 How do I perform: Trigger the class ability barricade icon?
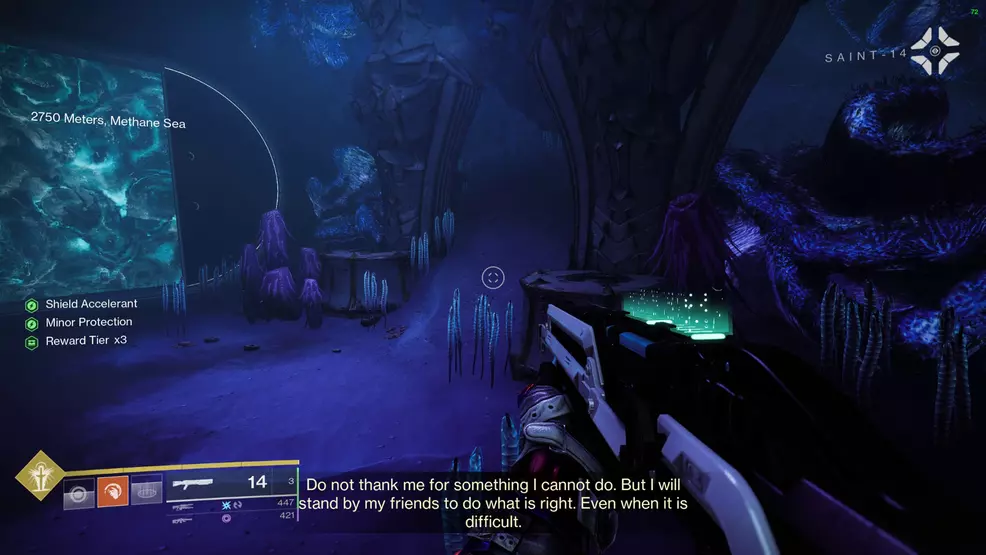point(146,490)
